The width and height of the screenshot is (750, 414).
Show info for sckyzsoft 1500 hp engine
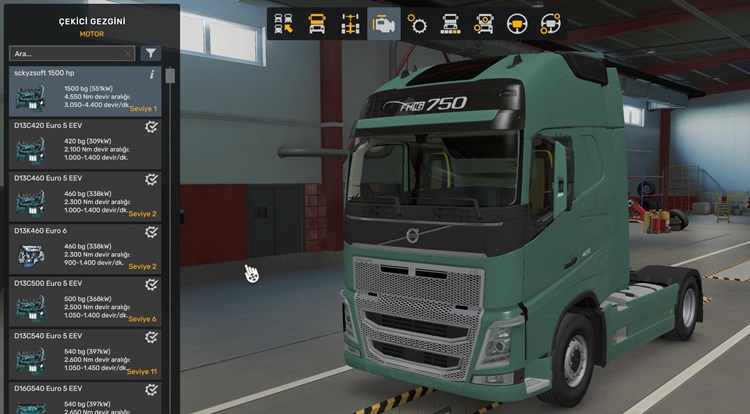click(x=152, y=74)
